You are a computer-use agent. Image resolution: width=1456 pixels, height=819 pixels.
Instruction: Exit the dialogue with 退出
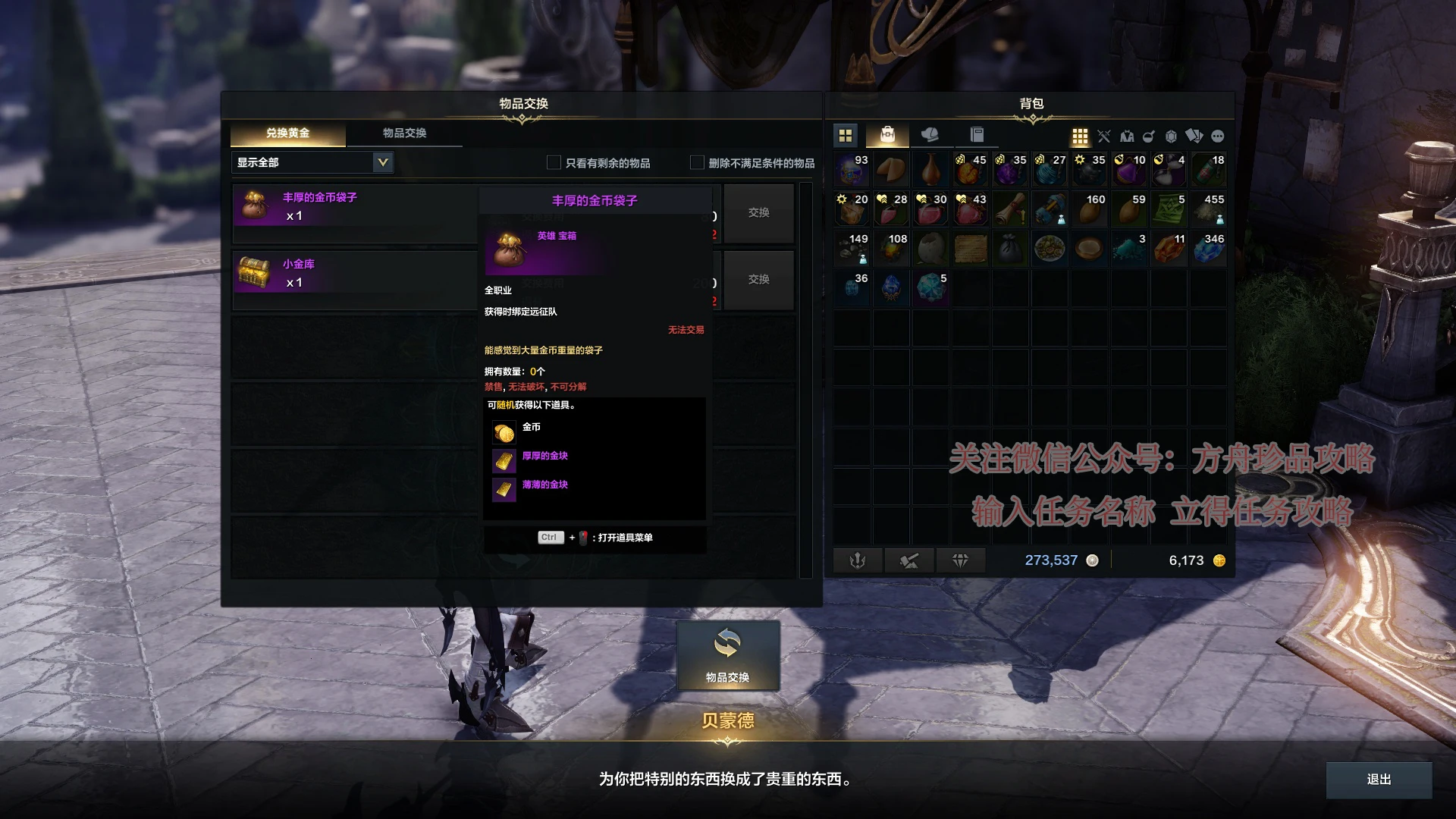[1378, 780]
